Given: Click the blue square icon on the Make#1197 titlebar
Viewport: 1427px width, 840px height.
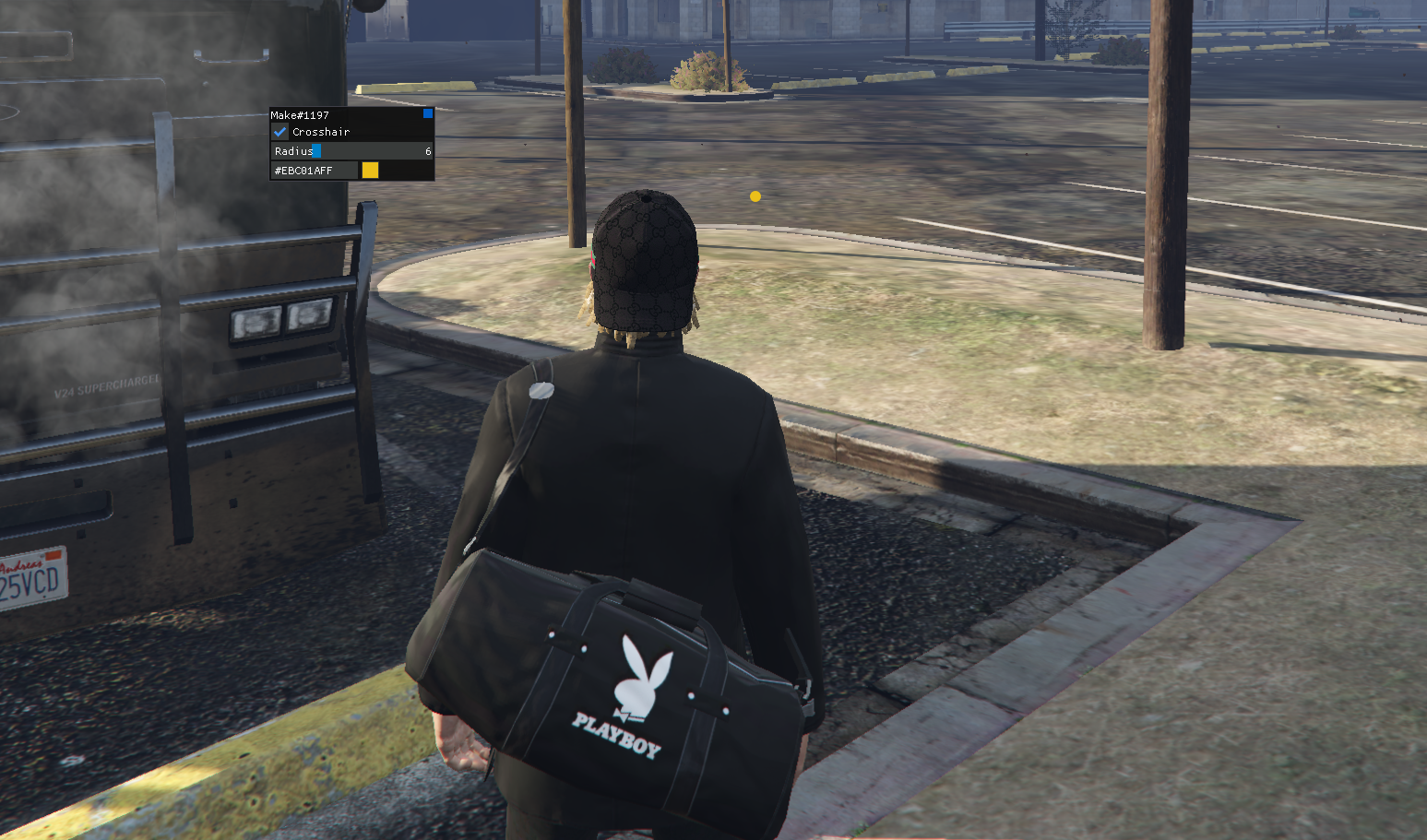Looking at the screenshot, I should point(426,112).
